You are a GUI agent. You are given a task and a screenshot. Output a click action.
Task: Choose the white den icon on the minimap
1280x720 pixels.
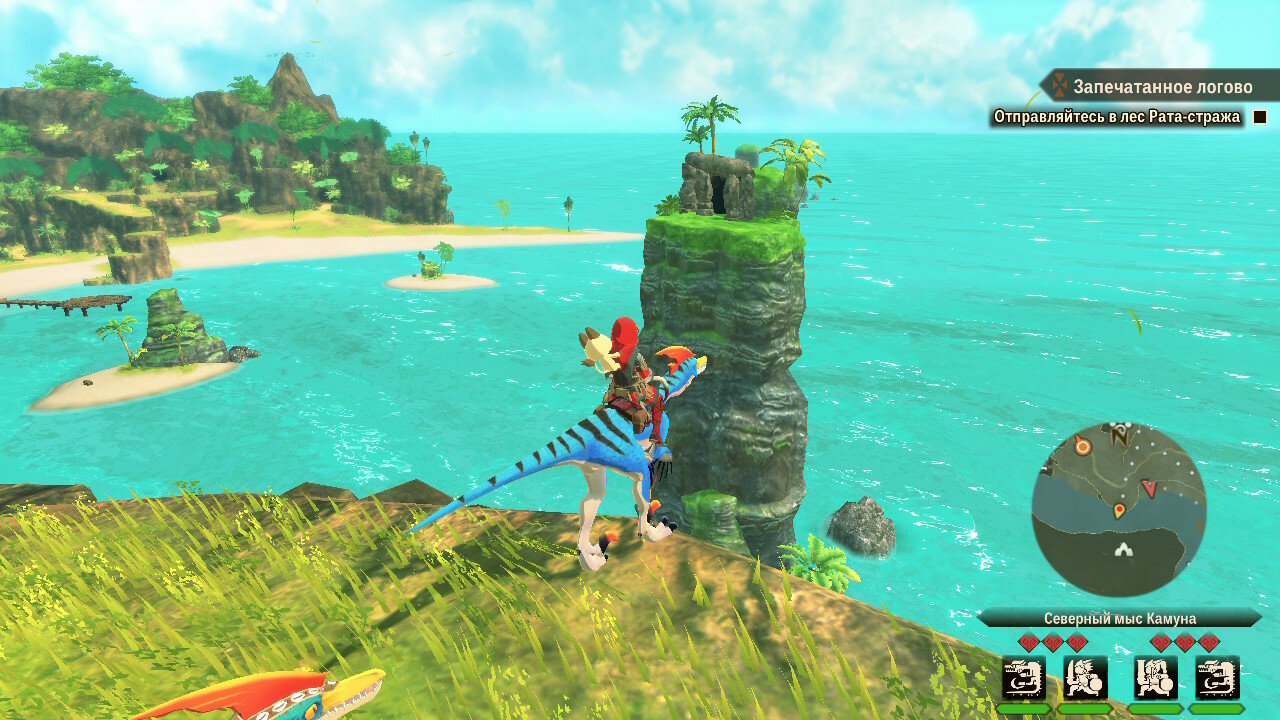pyautogui.click(x=1125, y=549)
